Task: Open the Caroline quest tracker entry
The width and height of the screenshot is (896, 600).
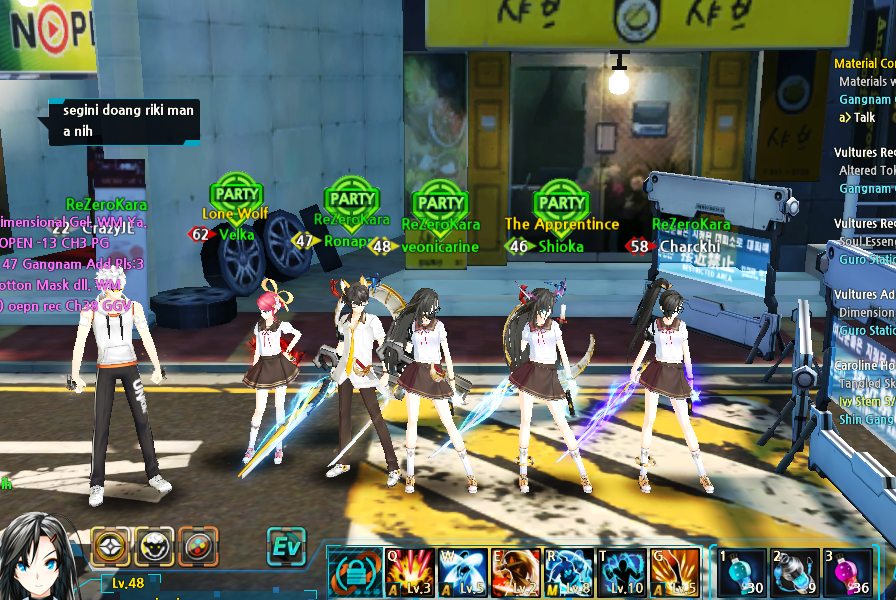Action: coord(864,366)
